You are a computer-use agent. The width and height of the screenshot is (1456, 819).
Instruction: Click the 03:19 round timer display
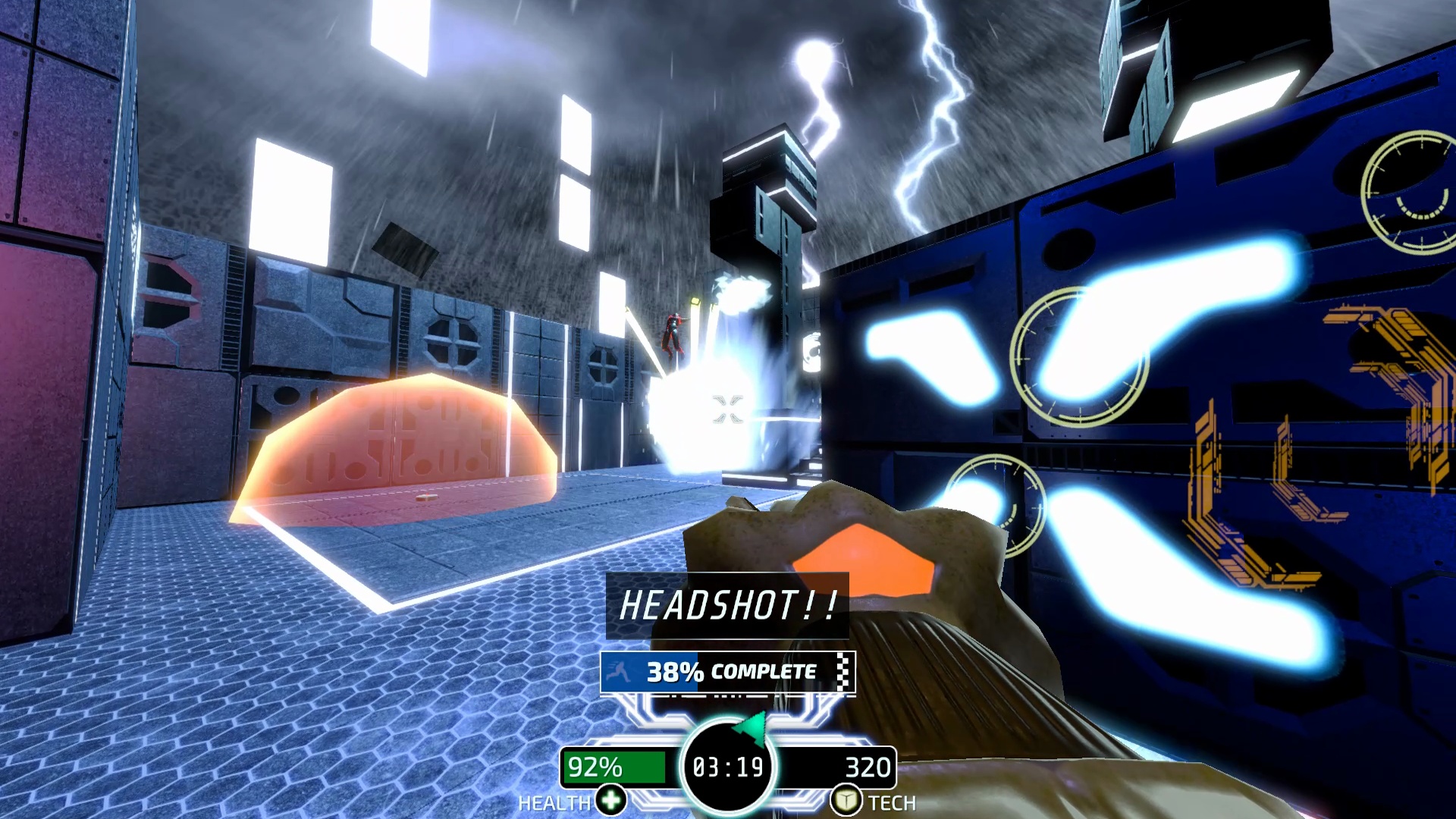click(x=726, y=767)
